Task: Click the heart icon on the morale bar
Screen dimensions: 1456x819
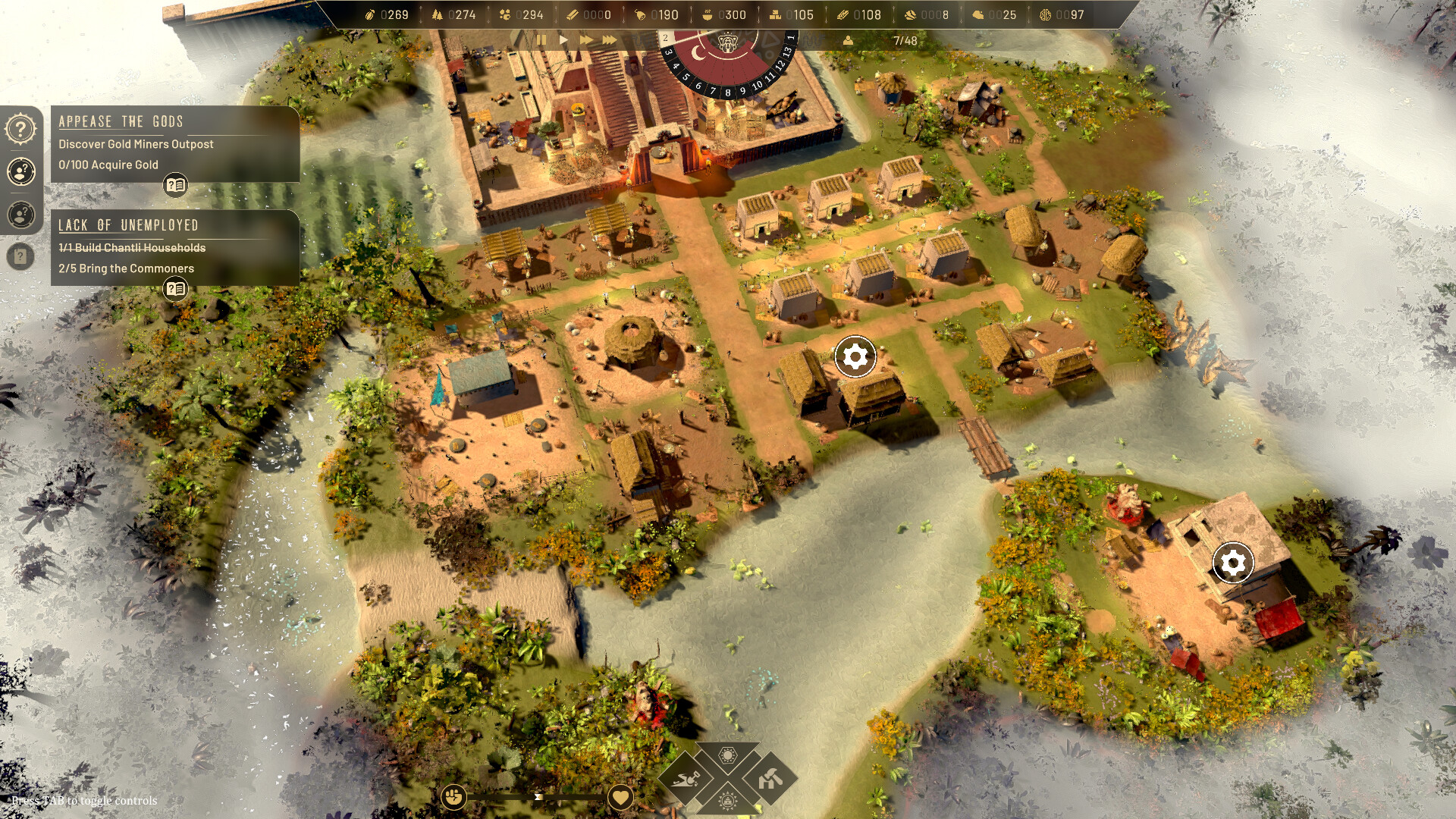Action: tap(620, 795)
